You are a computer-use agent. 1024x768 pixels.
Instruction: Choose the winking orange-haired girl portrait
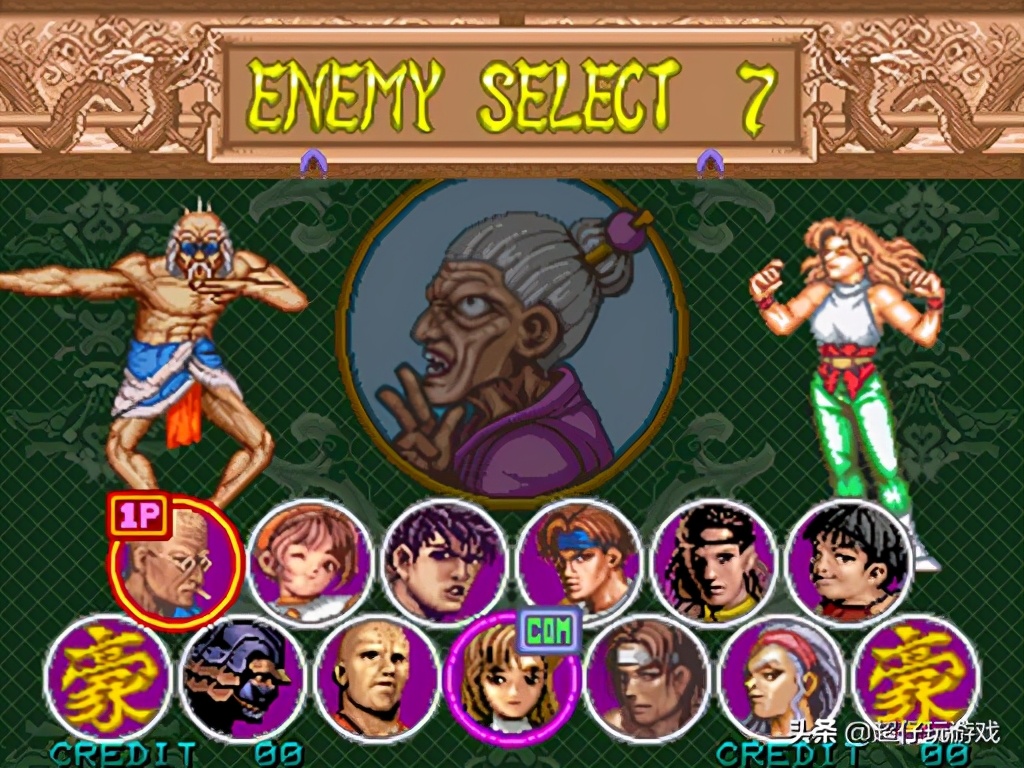[310, 563]
